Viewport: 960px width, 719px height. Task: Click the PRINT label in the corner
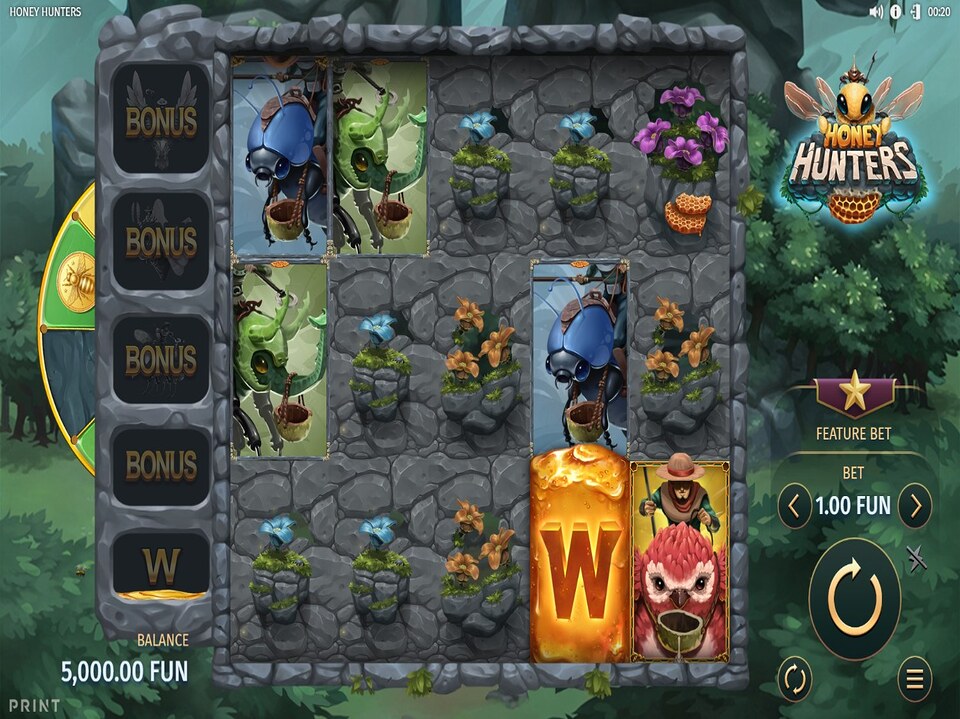(35, 705)
